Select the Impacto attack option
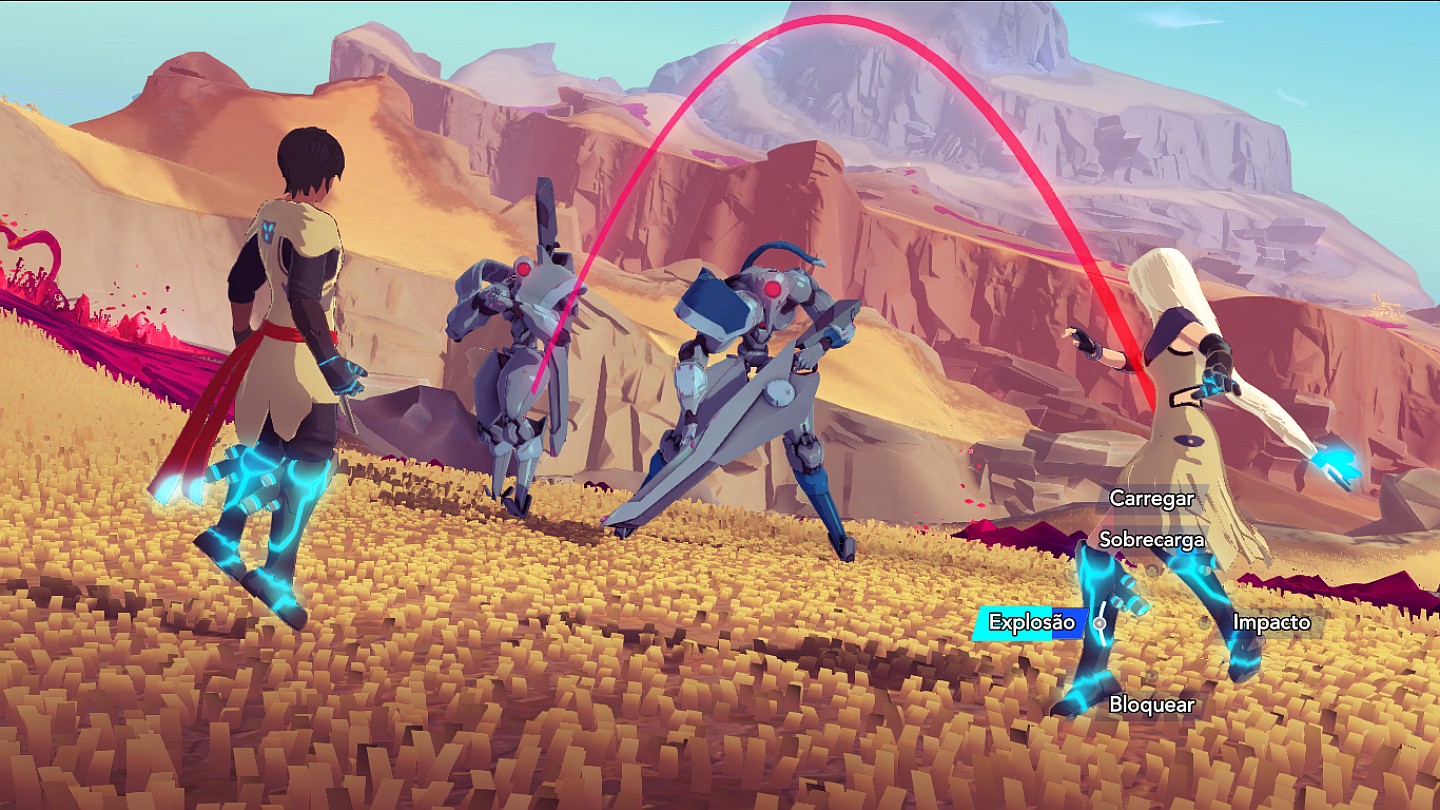Image resolution: width=1440 pixels, height=810 pixels. pyautogui.click(x=1274, y=622)
